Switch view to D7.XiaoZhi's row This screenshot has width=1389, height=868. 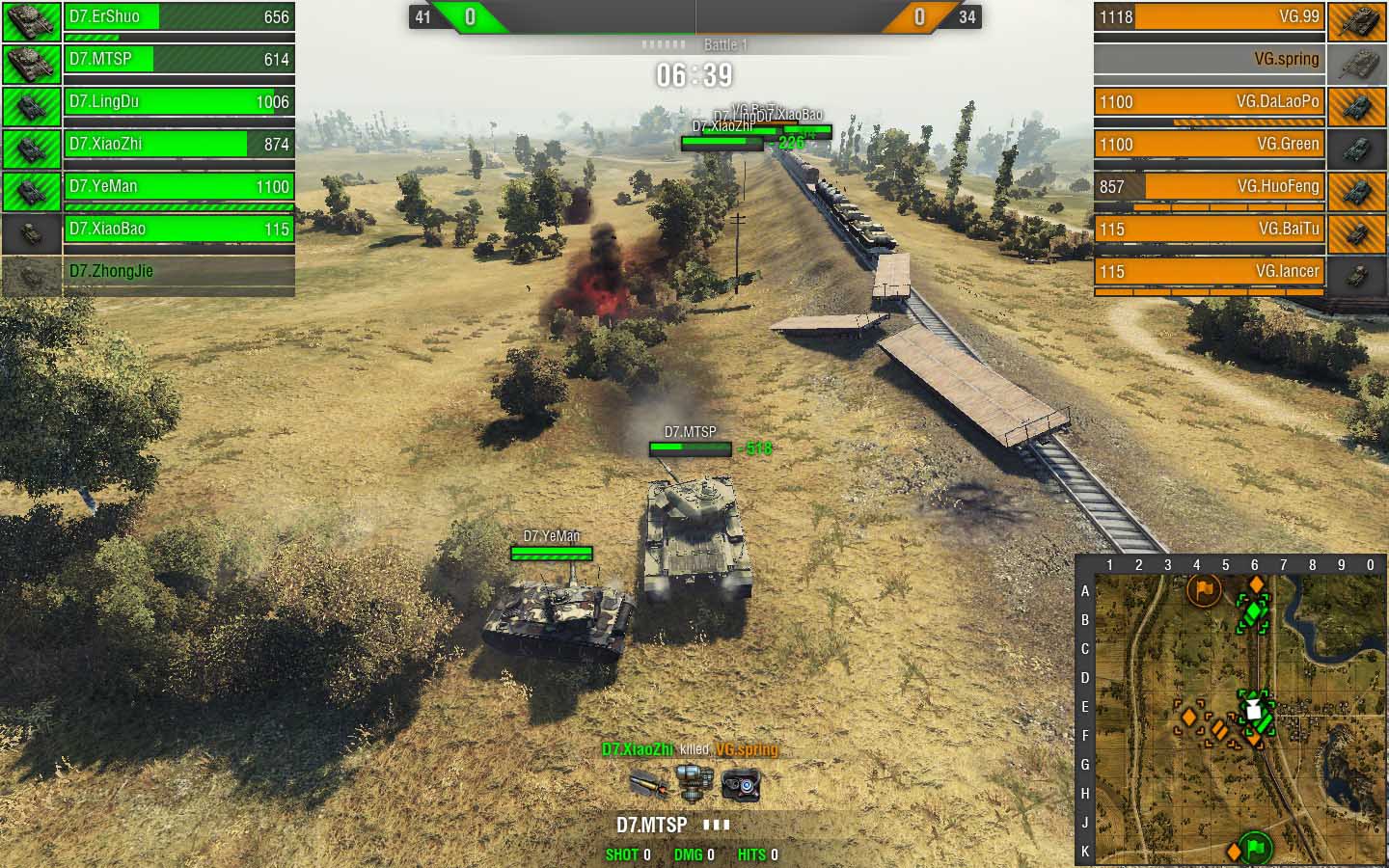click(178, 145)
